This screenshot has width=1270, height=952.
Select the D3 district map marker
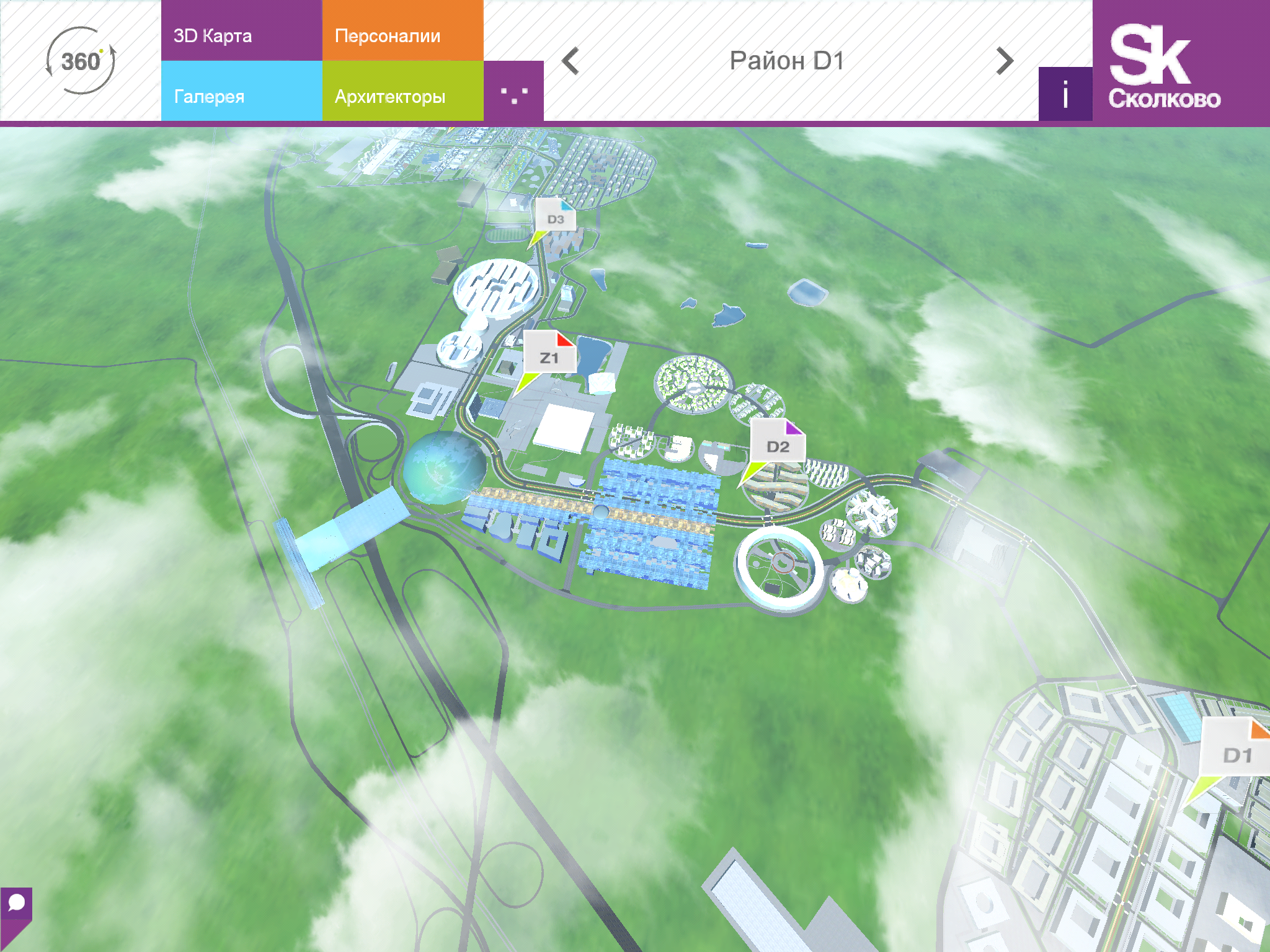[x=555, y=217]
